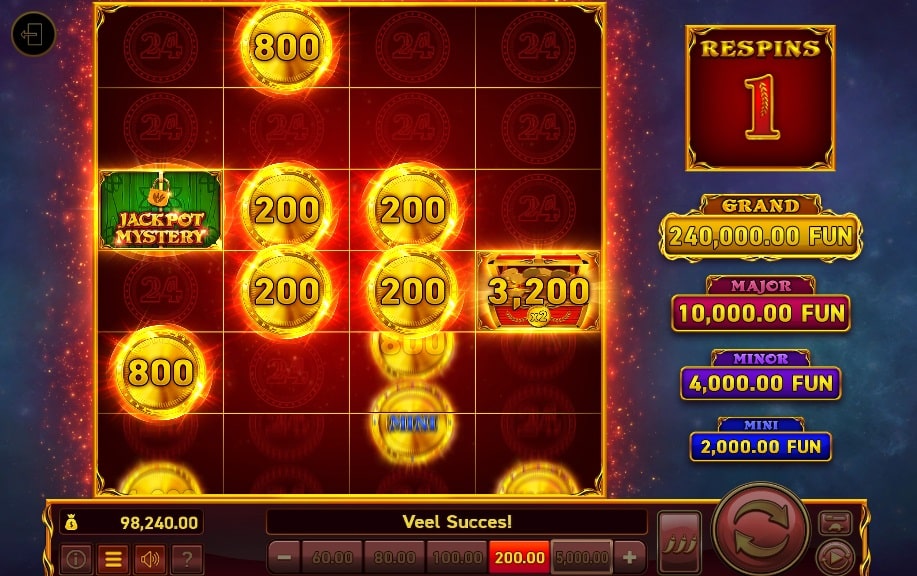Screen dimensions: 917x576
Task: Increase bet with the plus button
Action: coord(630,557)
